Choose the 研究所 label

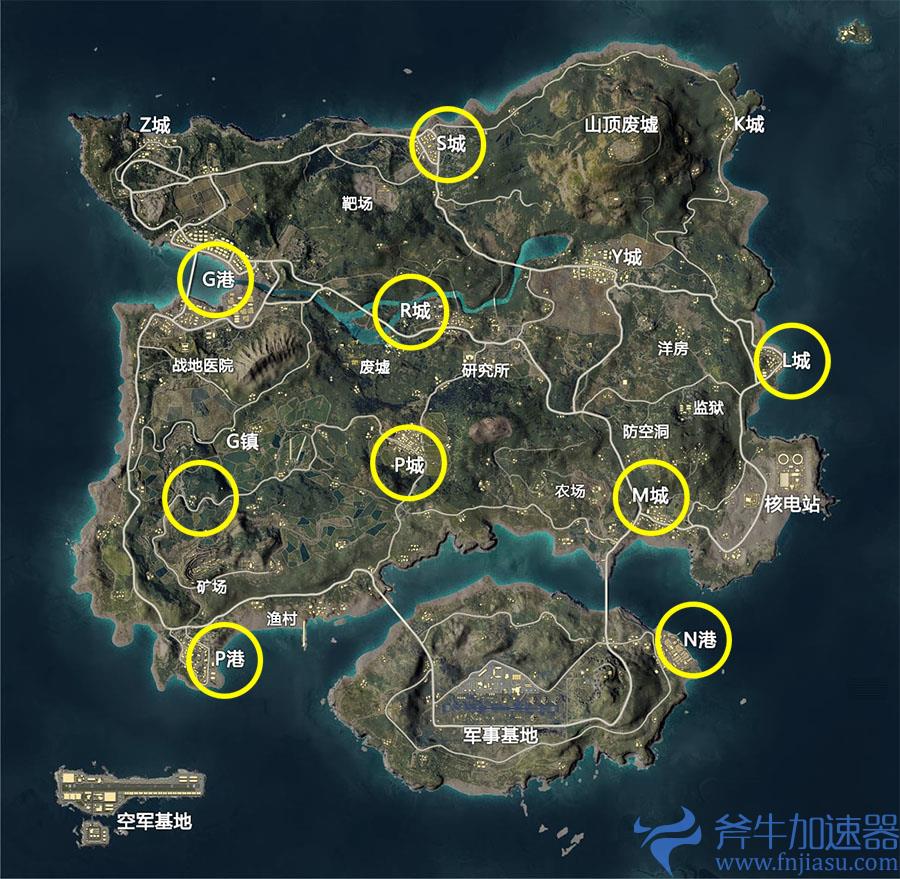[485, 370]
